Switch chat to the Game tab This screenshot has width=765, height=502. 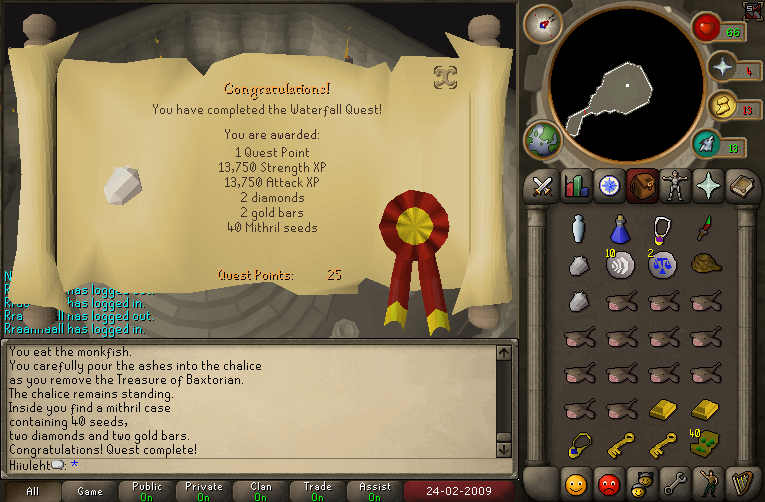90,491
